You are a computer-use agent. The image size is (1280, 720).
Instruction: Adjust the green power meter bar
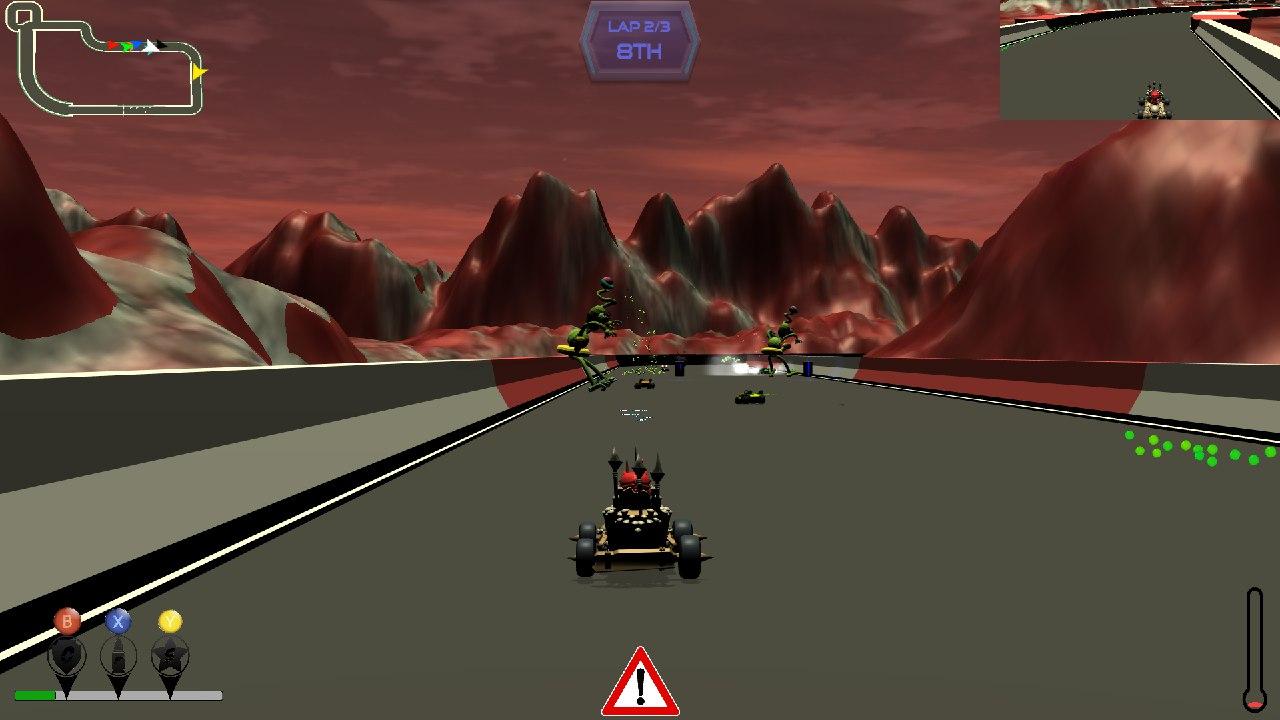click(34, 694)
